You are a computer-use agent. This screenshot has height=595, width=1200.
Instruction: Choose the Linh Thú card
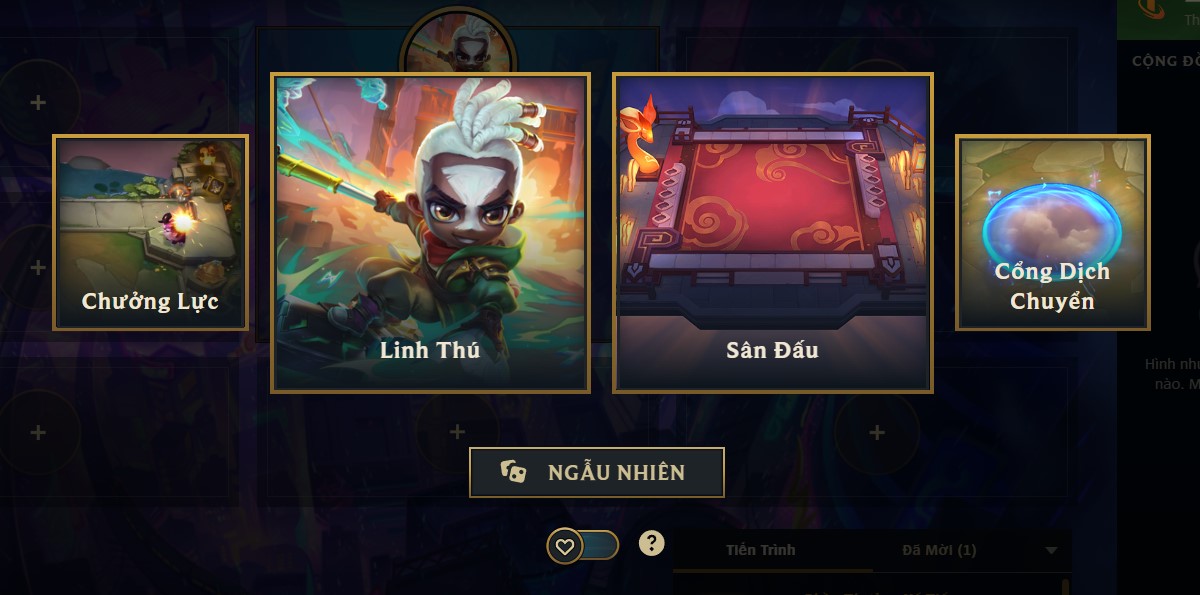[430, 232]
